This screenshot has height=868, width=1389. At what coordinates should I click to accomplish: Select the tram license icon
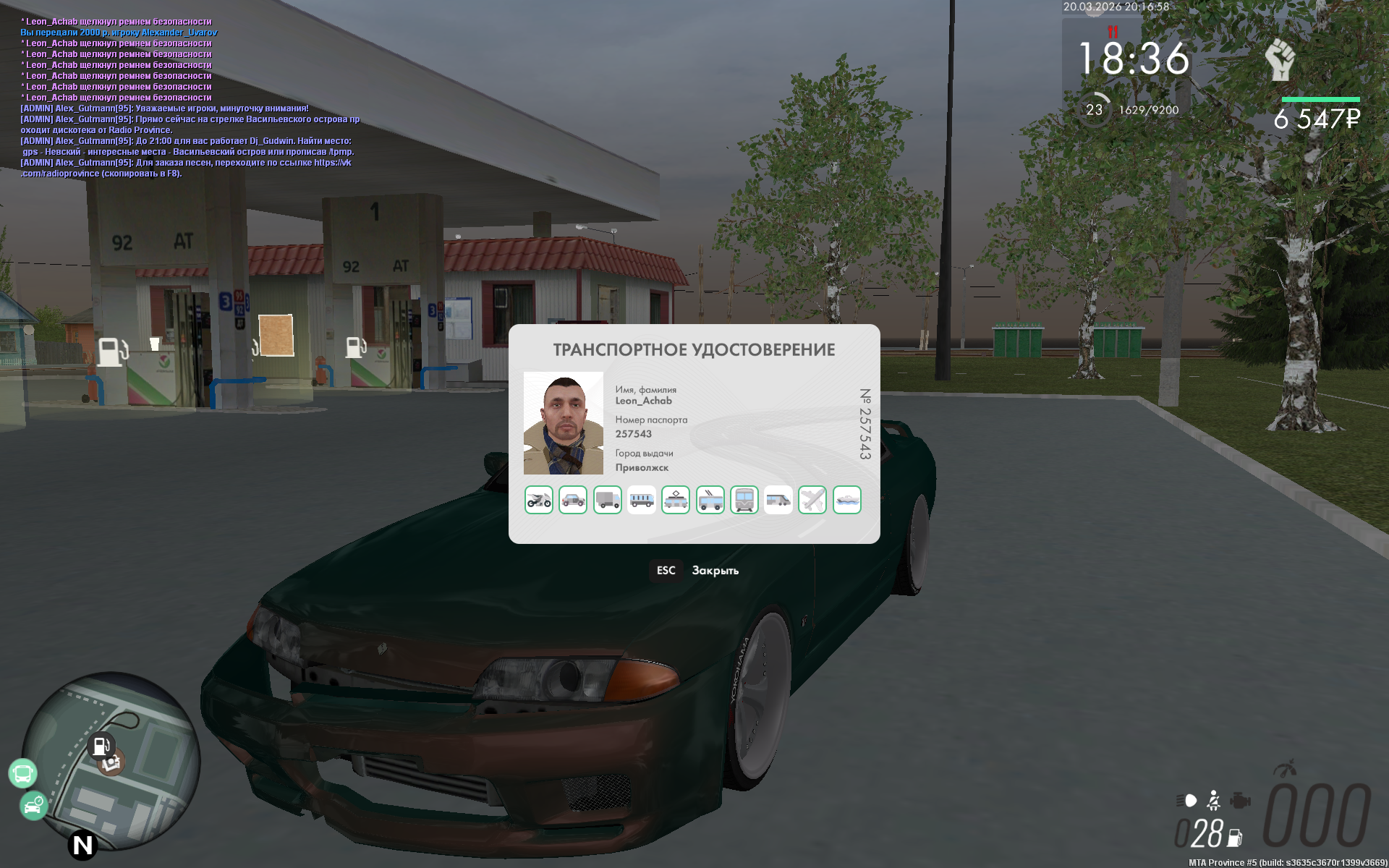click(676, 500)
